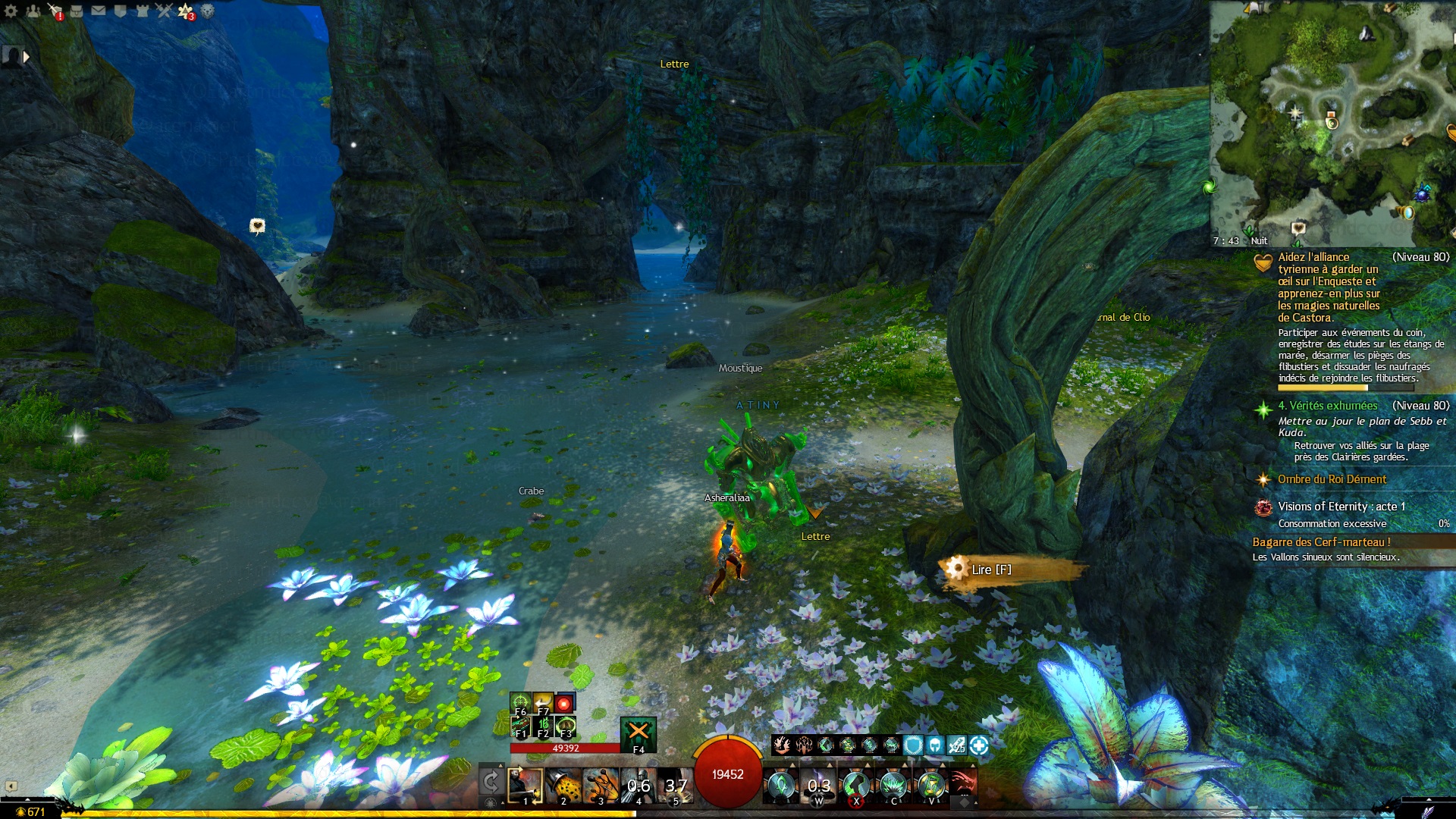Viewport: 1456px width, 819px height.
Task: Select the Ombre du Roi Dément tracker entry
Action: point(1332,479)
